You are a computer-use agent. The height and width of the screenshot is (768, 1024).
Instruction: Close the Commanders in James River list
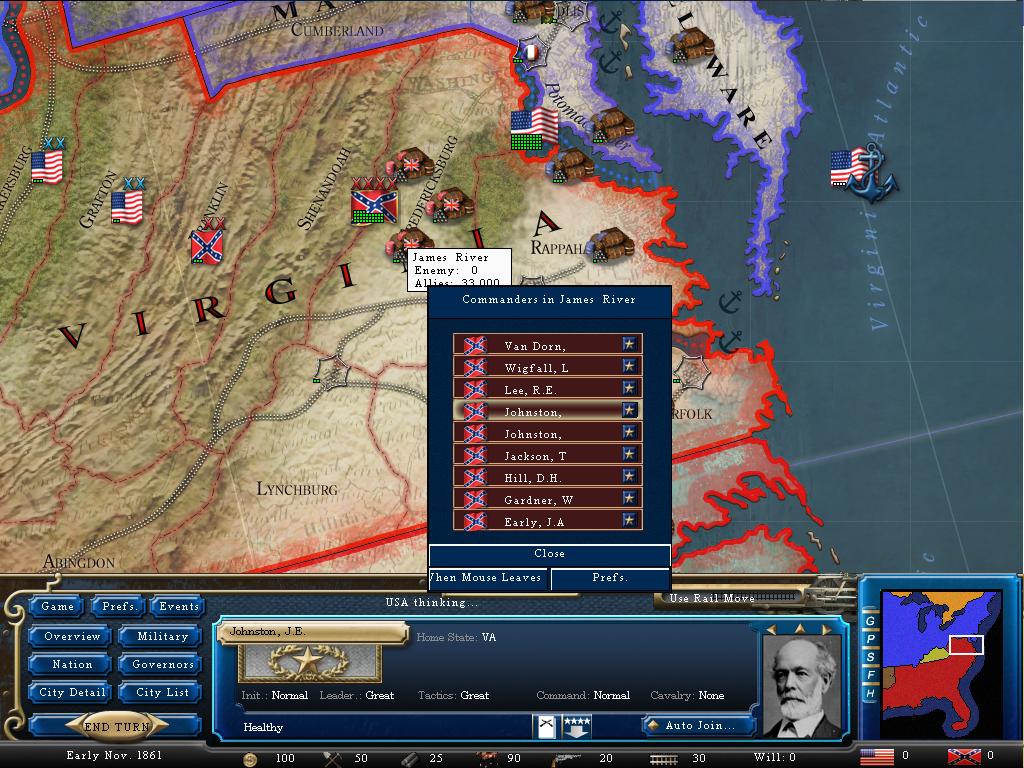pyautogui.click(x=549, y=554)
